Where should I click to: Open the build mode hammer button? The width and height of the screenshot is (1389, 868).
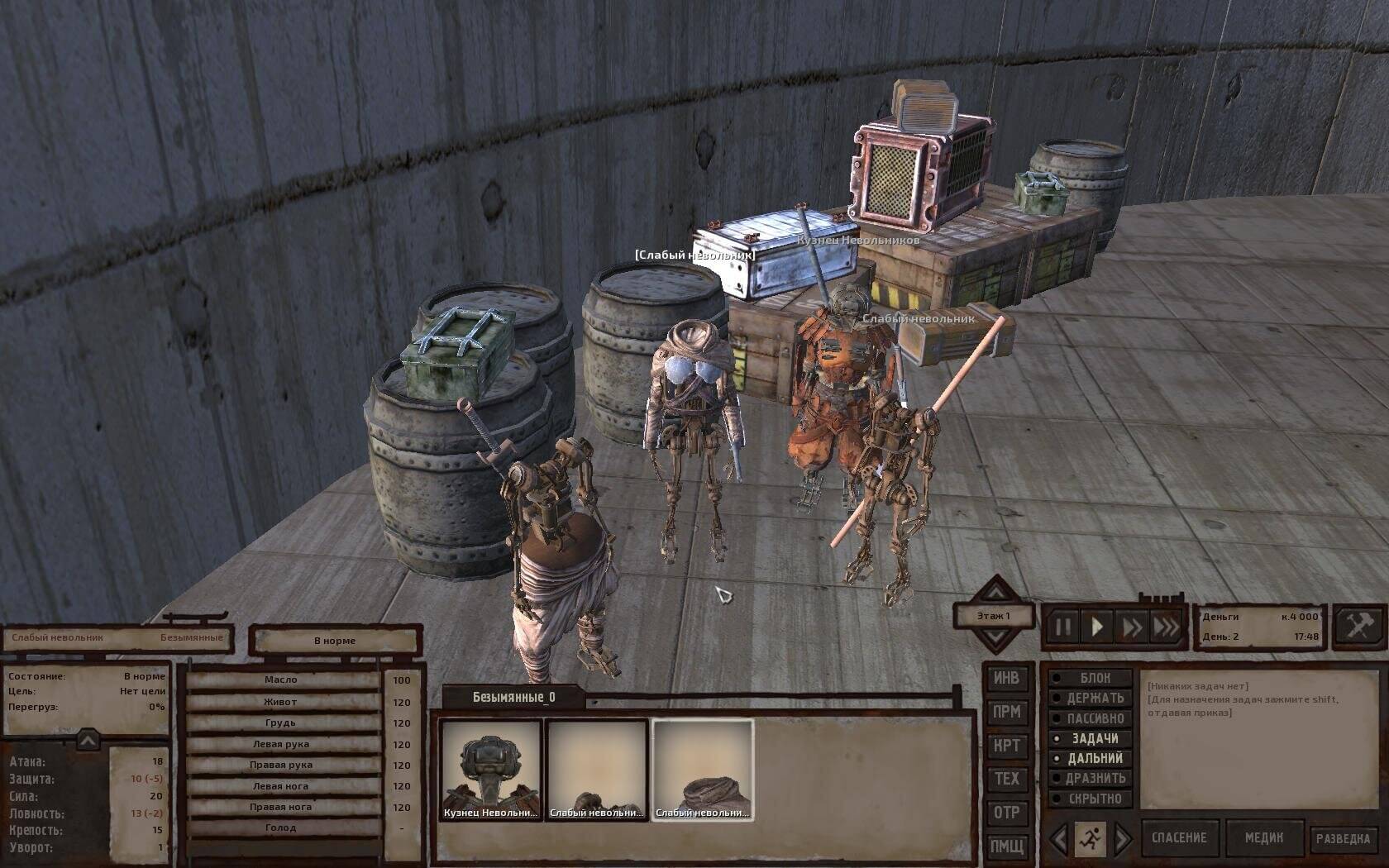click(1359, 626)
